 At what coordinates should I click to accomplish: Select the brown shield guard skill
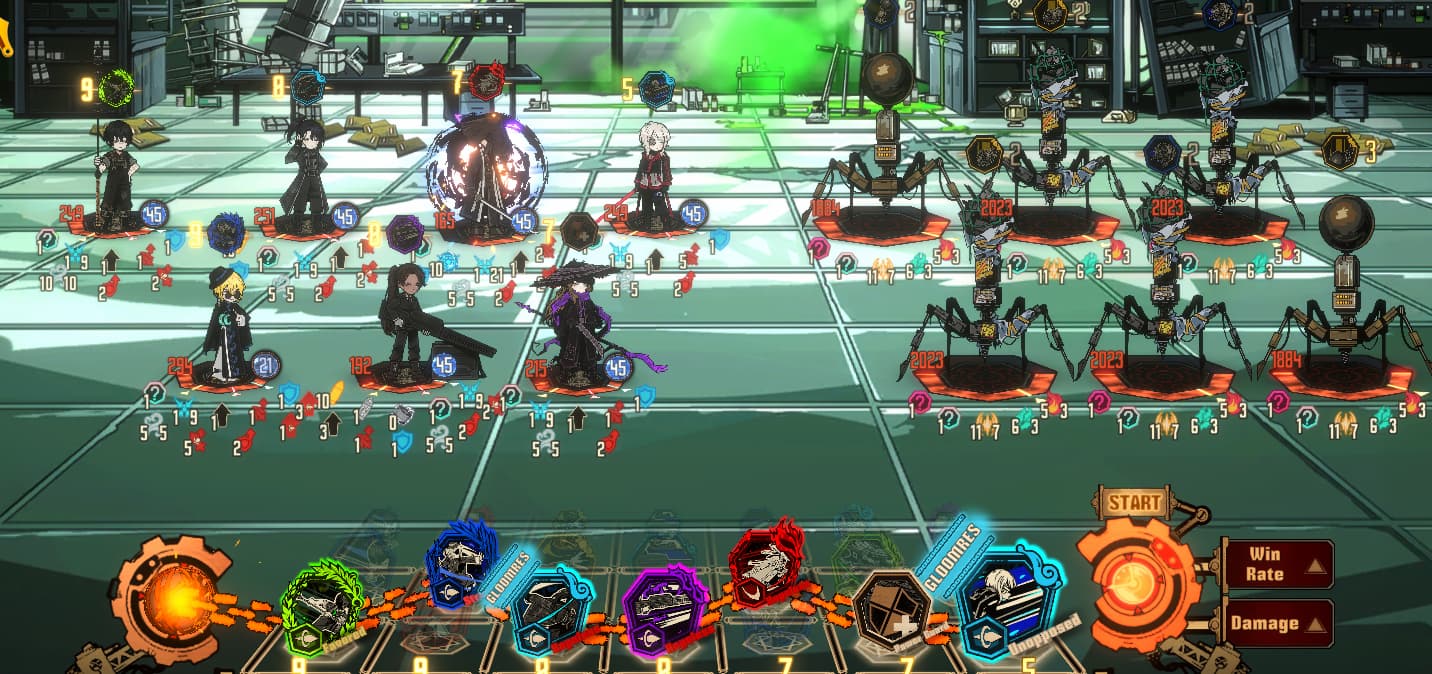(891, 611)
